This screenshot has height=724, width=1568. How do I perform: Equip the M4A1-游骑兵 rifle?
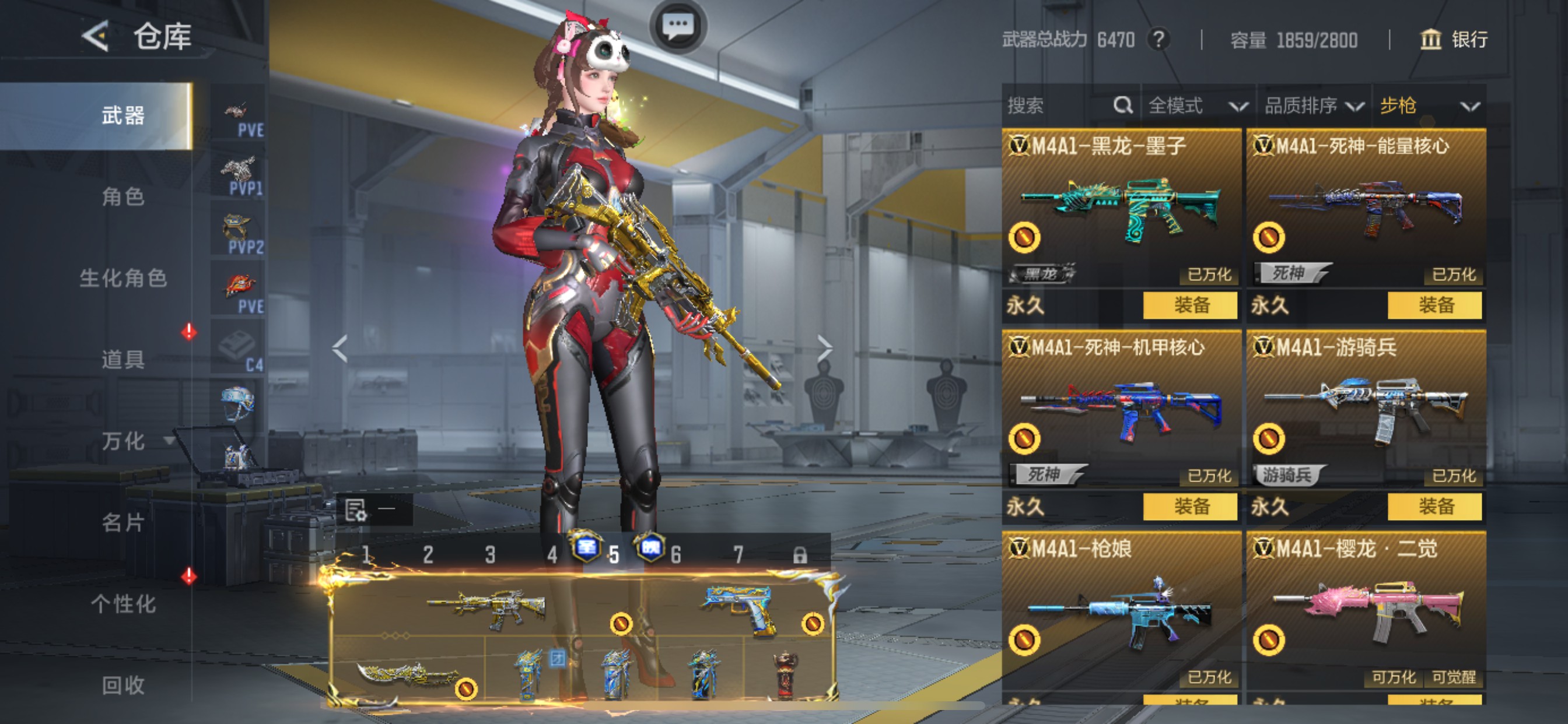pos(1434,507)
